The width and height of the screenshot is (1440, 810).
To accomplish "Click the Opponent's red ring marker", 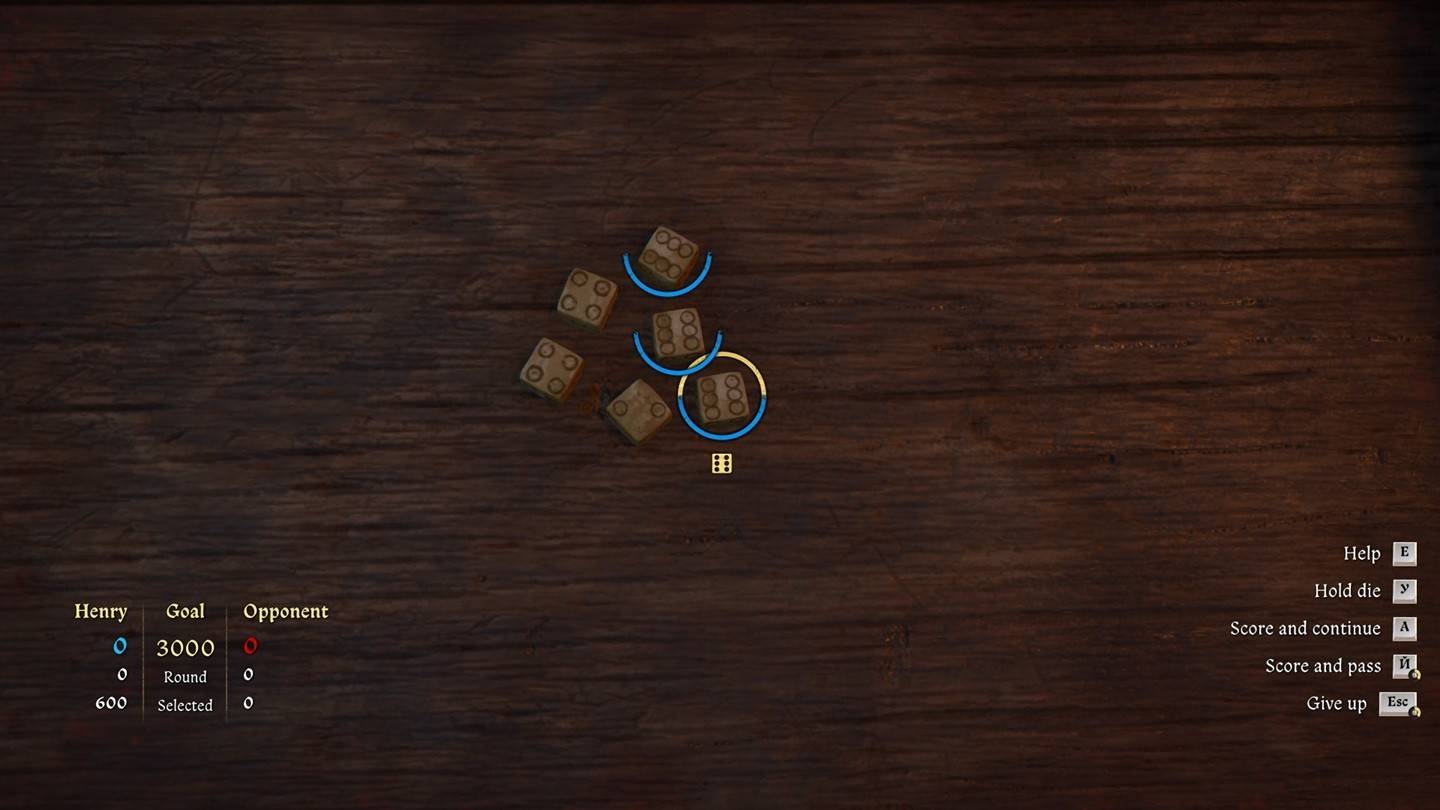I will (x=248, y=646).
